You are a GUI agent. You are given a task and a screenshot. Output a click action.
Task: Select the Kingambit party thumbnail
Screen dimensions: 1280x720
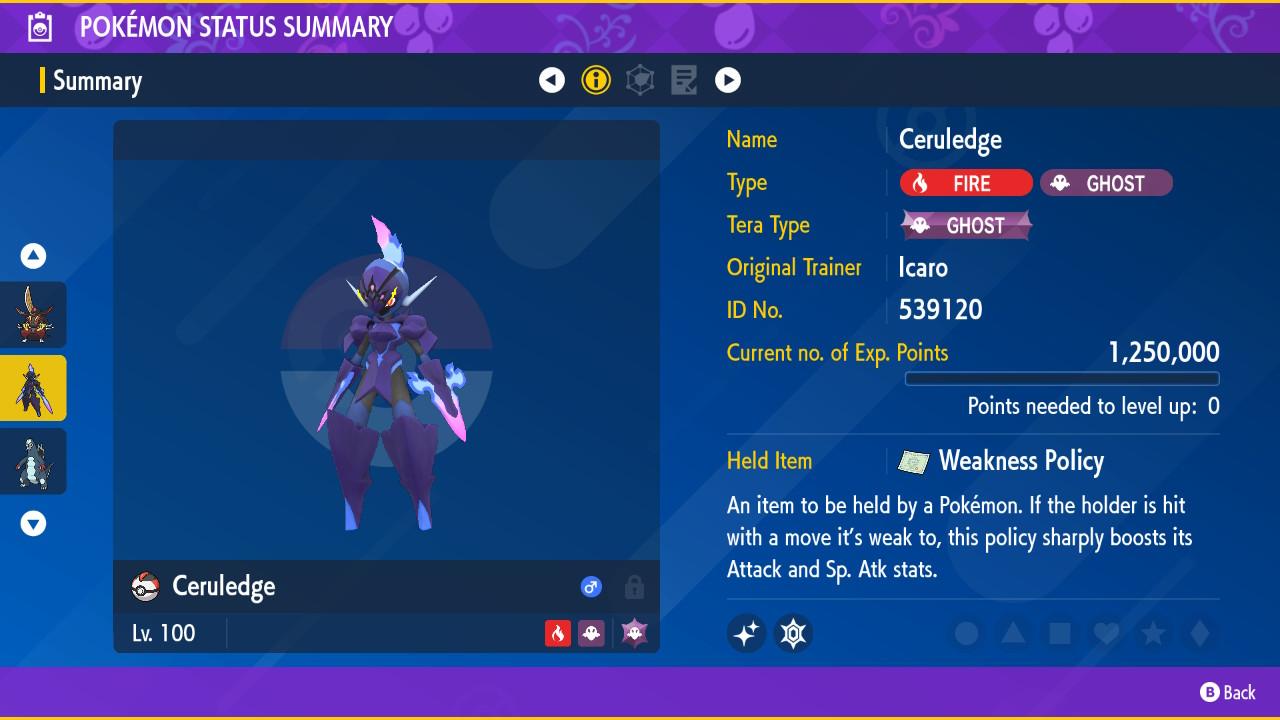33,315
